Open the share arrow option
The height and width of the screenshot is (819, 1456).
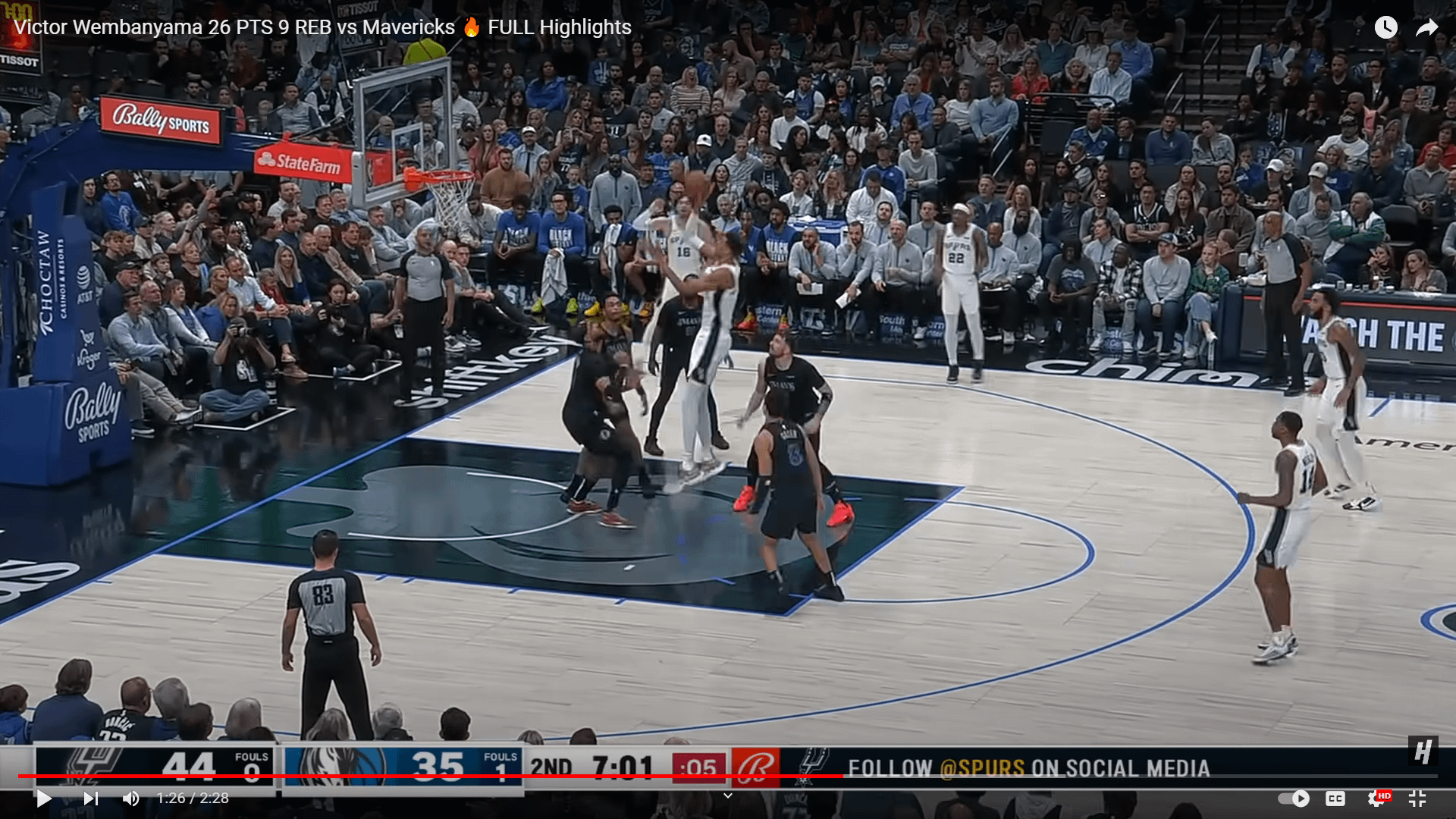coord(1426,27)
